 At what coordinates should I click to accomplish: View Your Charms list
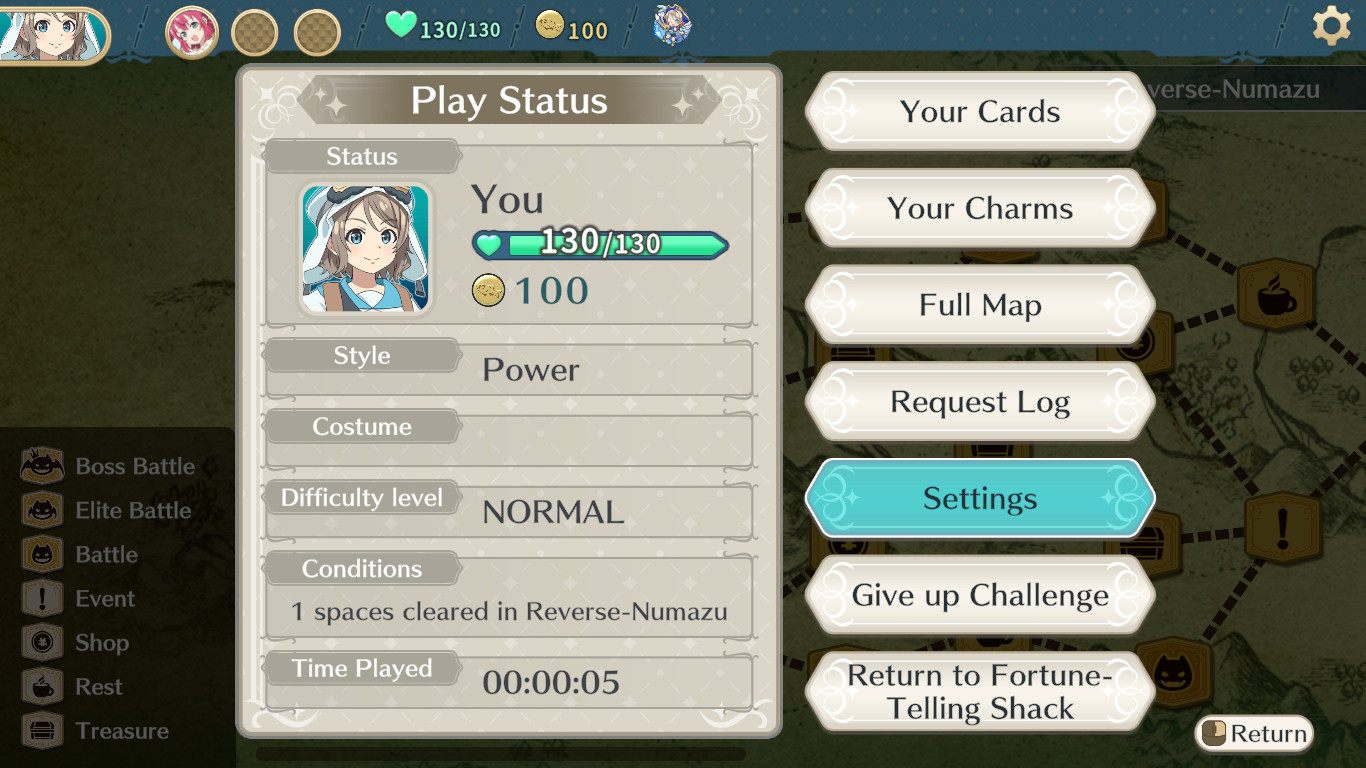[x=980, y=208]
